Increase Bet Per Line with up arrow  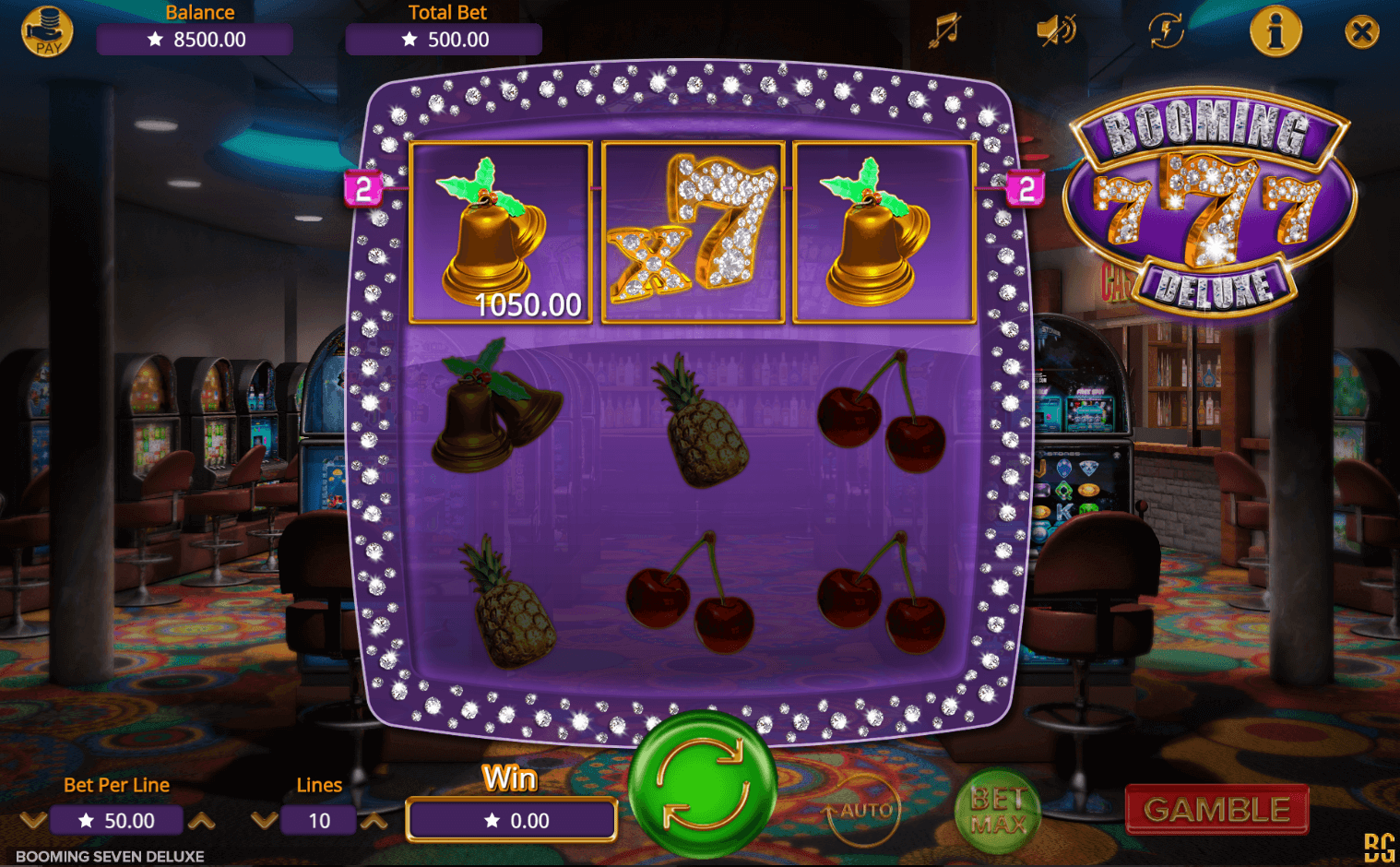(x=202, y=820)
